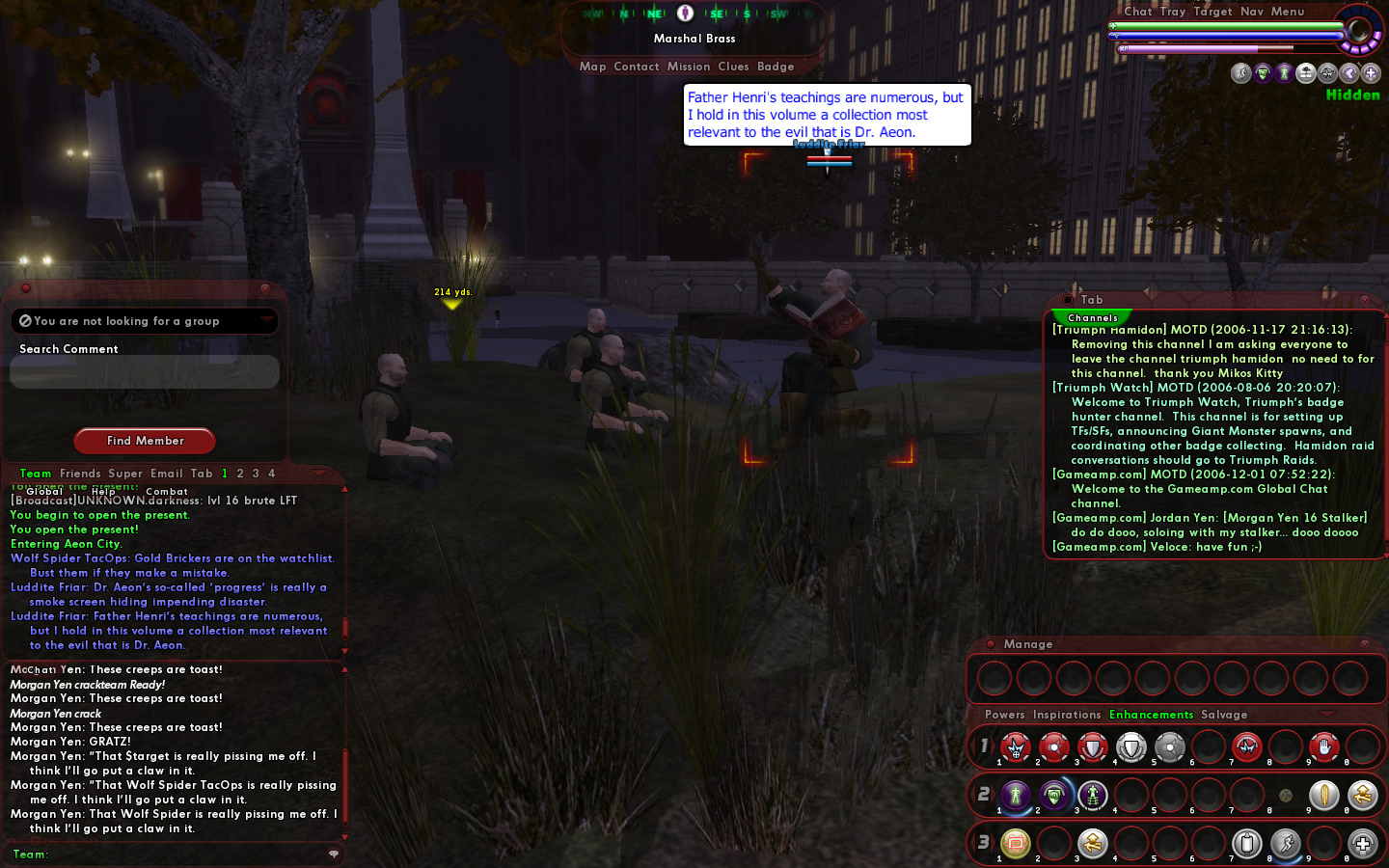The height and width of the screenshot is (868, 1389).
Task: Toggle the power Tray
Action: click(x=1173, y=12)
